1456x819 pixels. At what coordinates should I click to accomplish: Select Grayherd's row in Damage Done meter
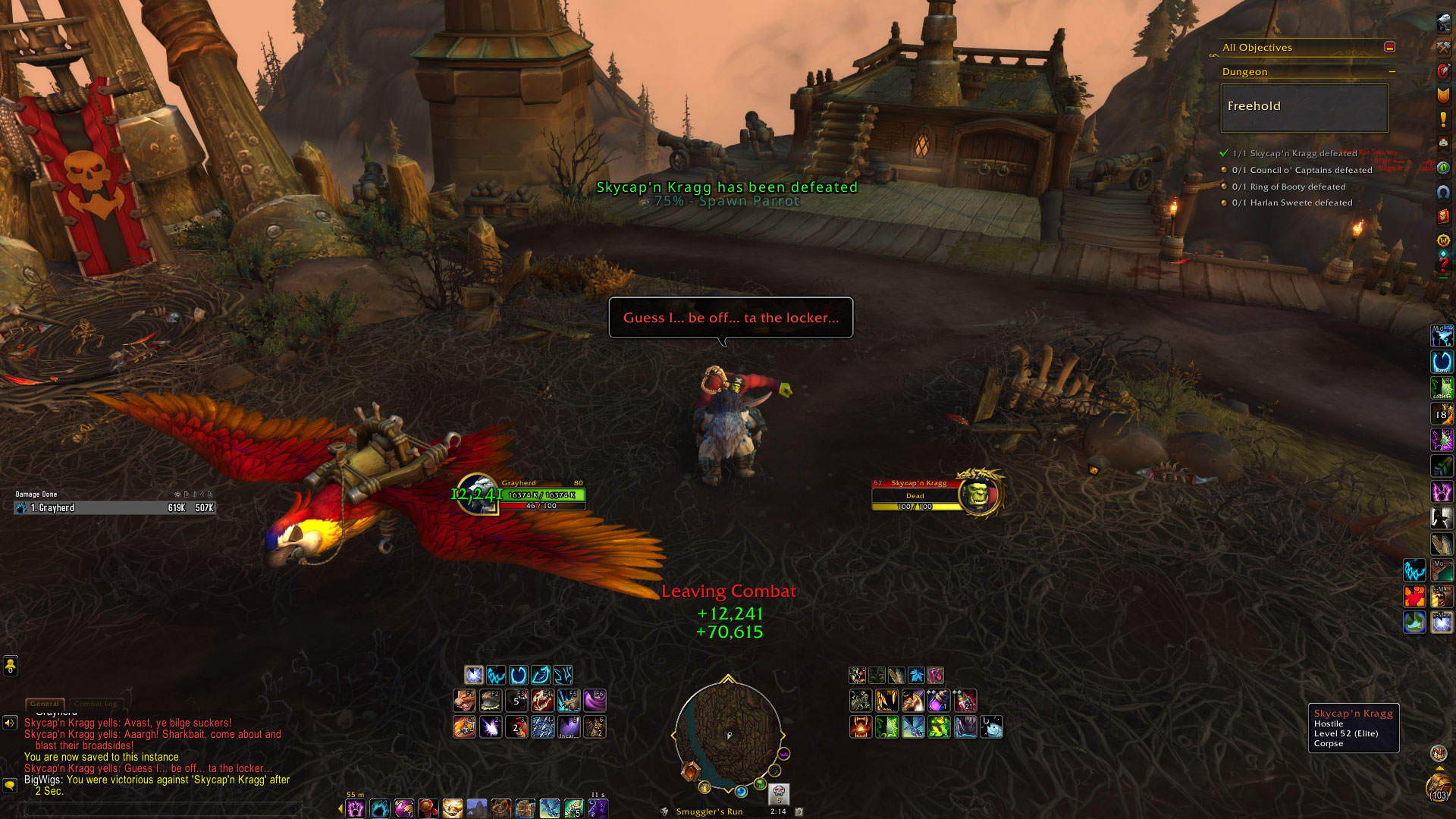[115, 508]
